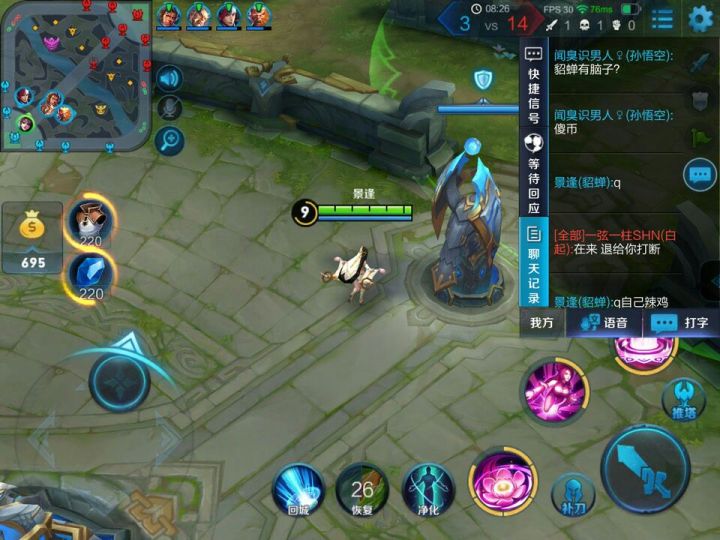
Task: Toggle the speaker sound icon
Action: coord(169,78)
